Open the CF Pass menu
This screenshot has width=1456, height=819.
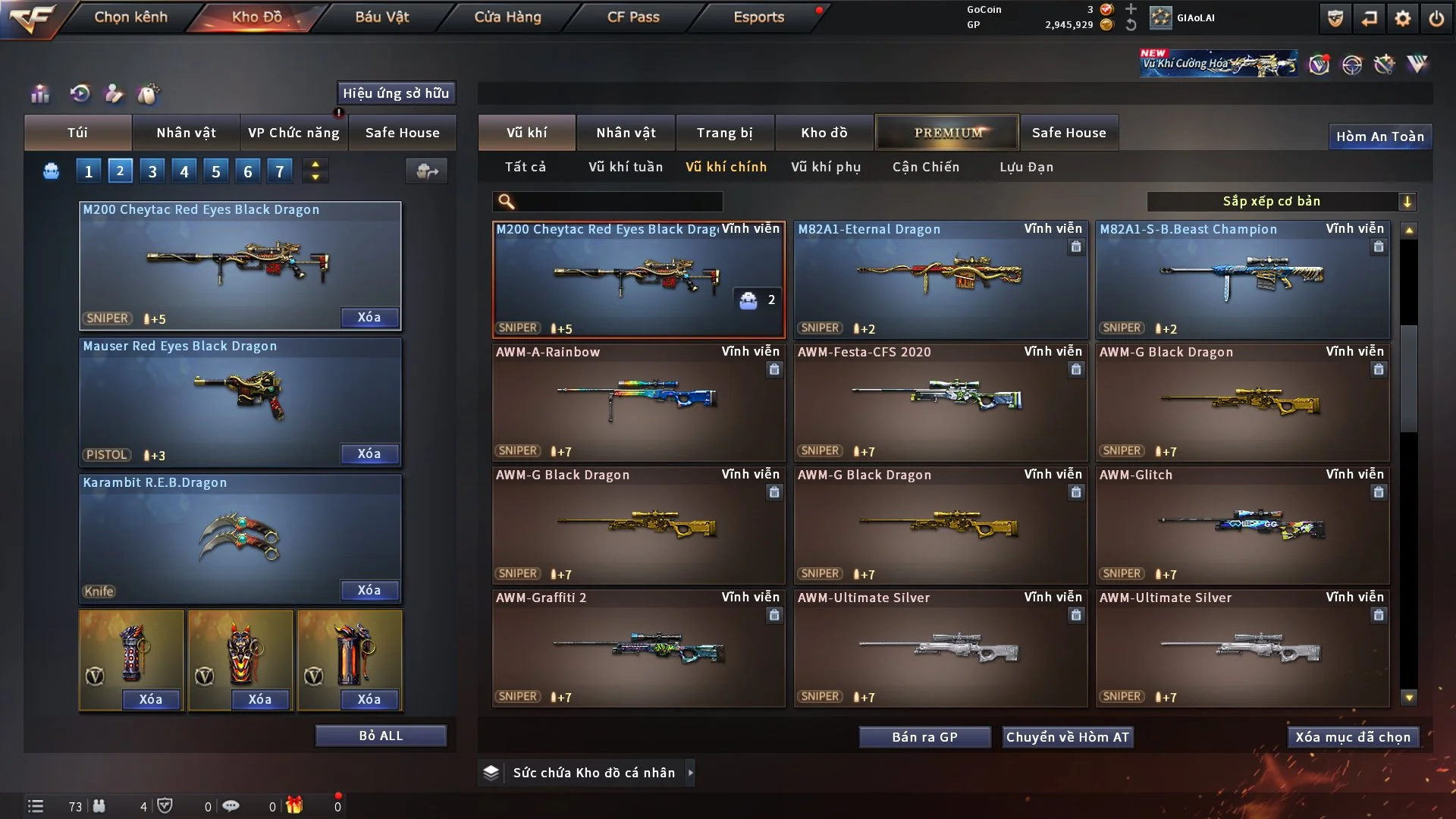[x=633, y=17]
